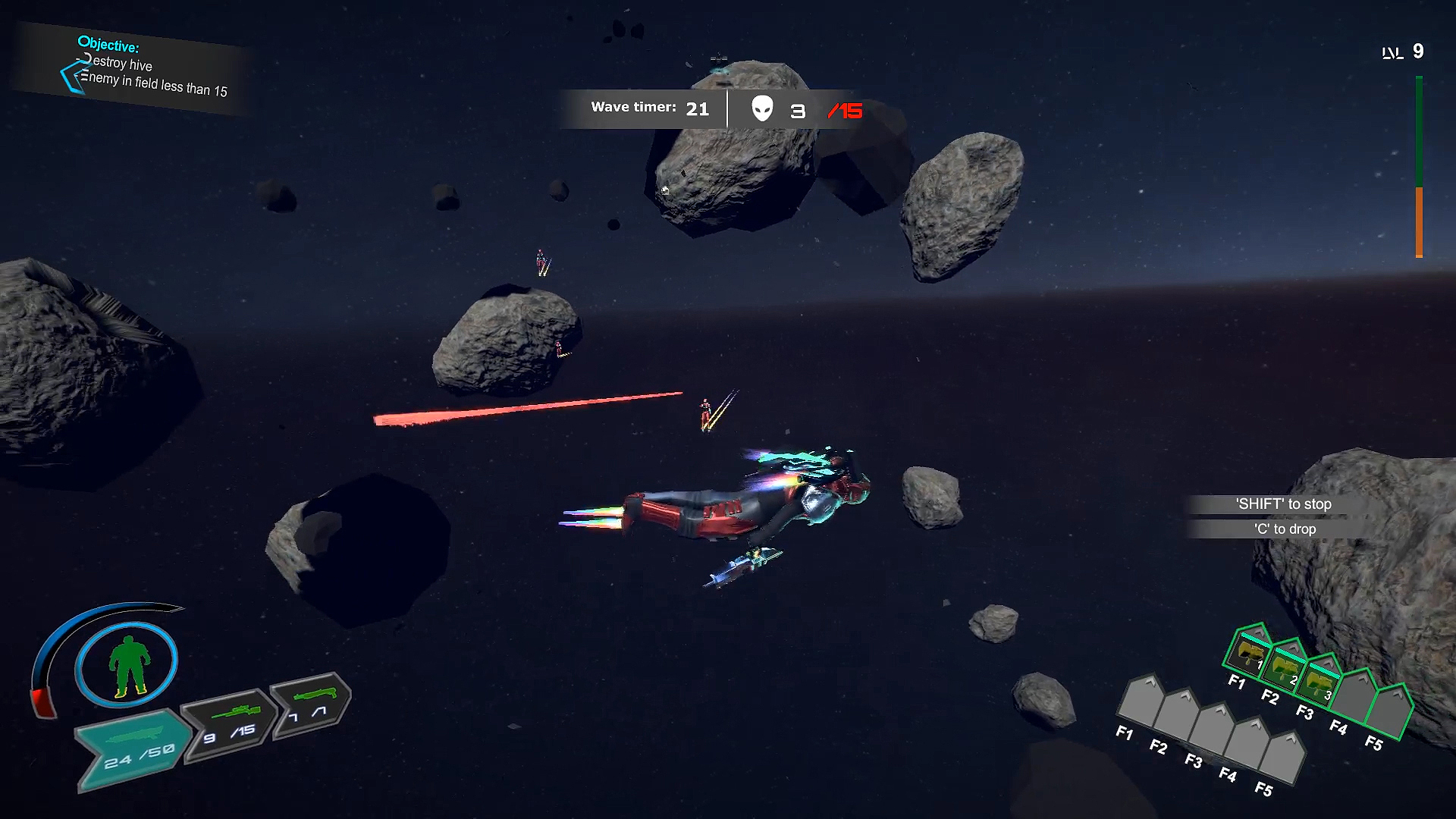
Task: Click the 'C' to drop prompt
Action: (x=1285, y=529)
